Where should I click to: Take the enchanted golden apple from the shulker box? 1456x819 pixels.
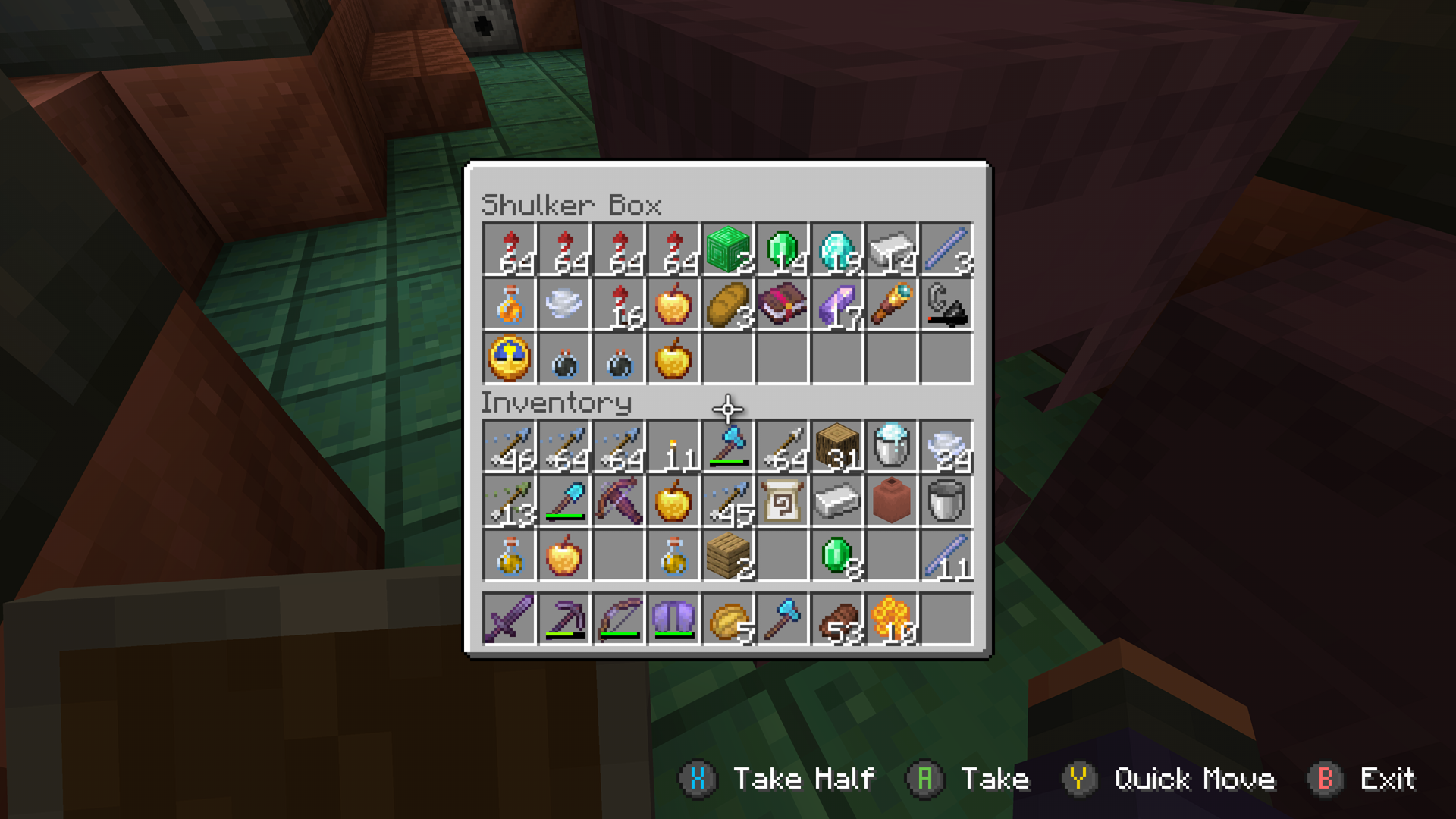pyautogui.click(x=672, y=305)
